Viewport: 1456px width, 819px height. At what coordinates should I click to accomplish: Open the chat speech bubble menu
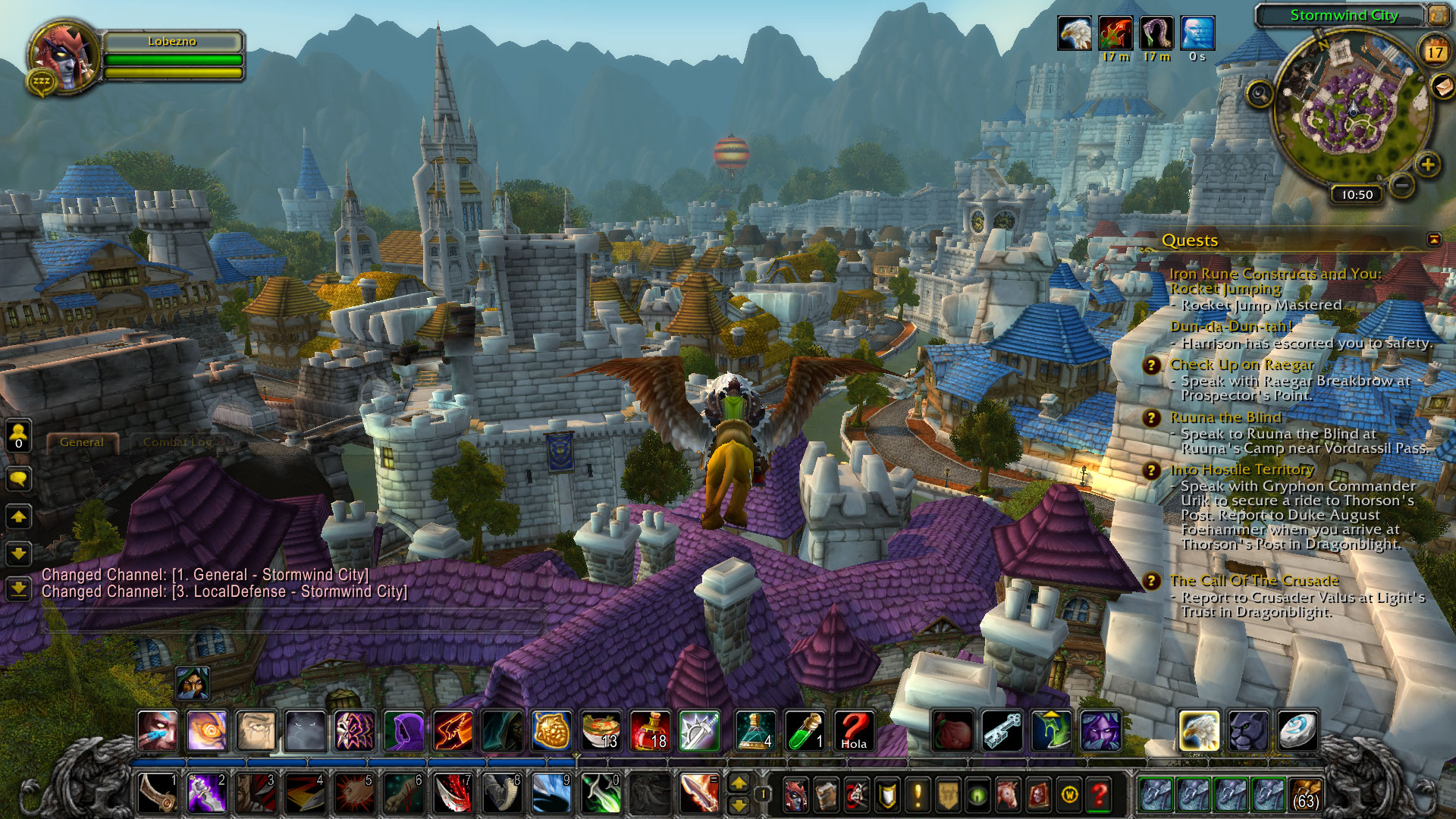[18, 479]
